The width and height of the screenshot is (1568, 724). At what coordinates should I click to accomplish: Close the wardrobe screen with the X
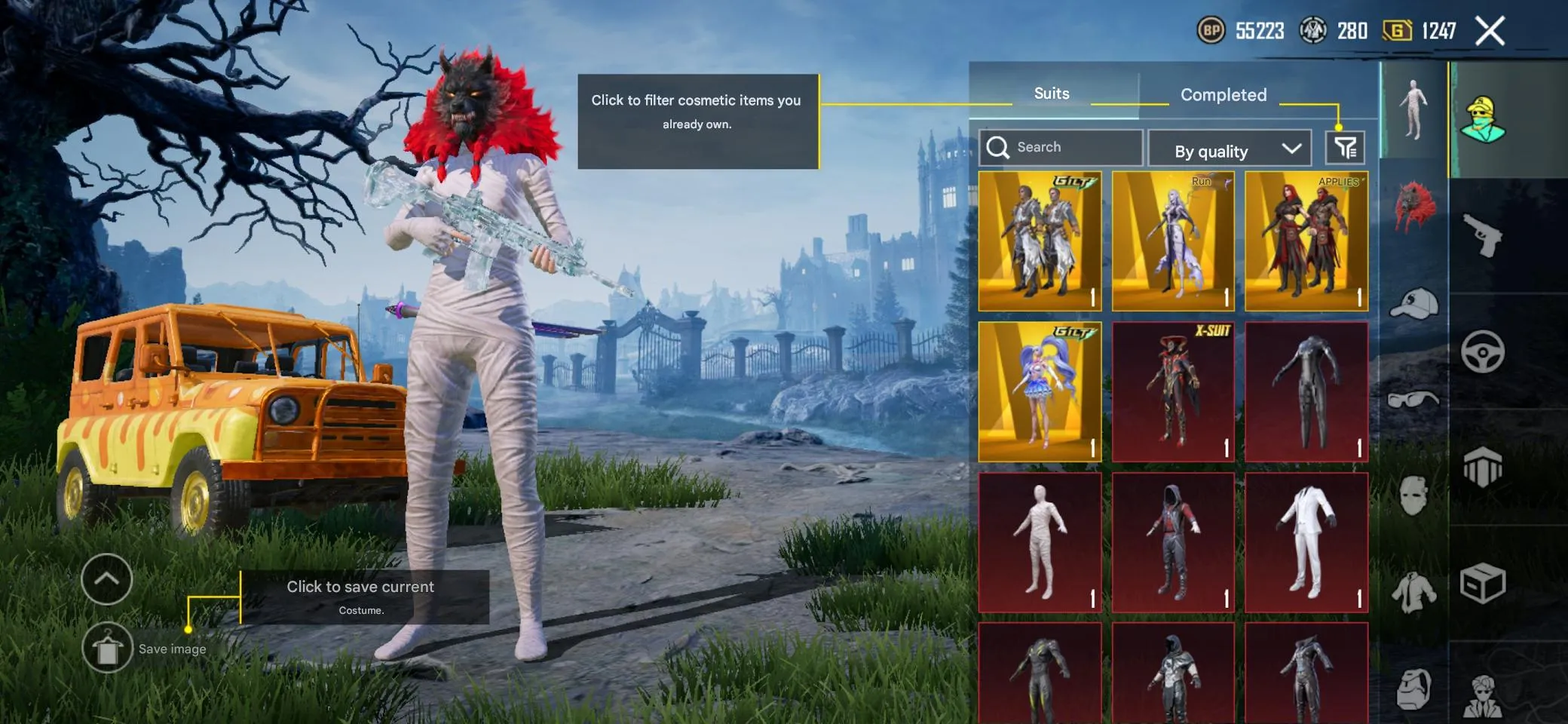coord(1490,30)
